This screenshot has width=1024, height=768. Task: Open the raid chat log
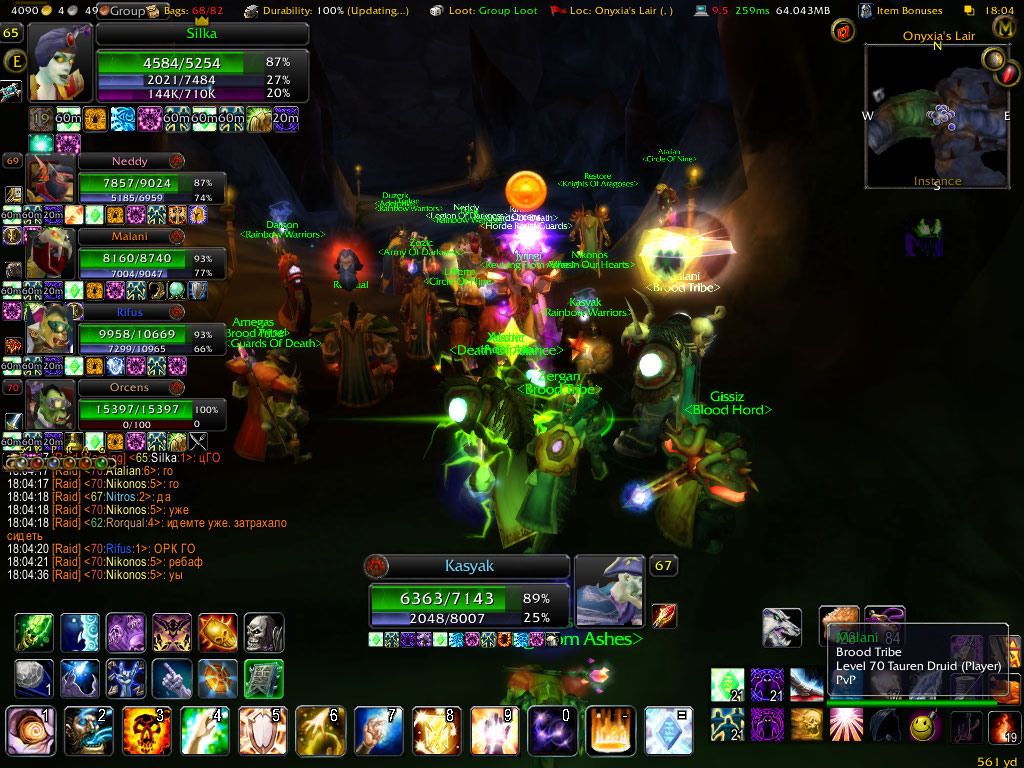pyautogui.click(x=150, y=516)
